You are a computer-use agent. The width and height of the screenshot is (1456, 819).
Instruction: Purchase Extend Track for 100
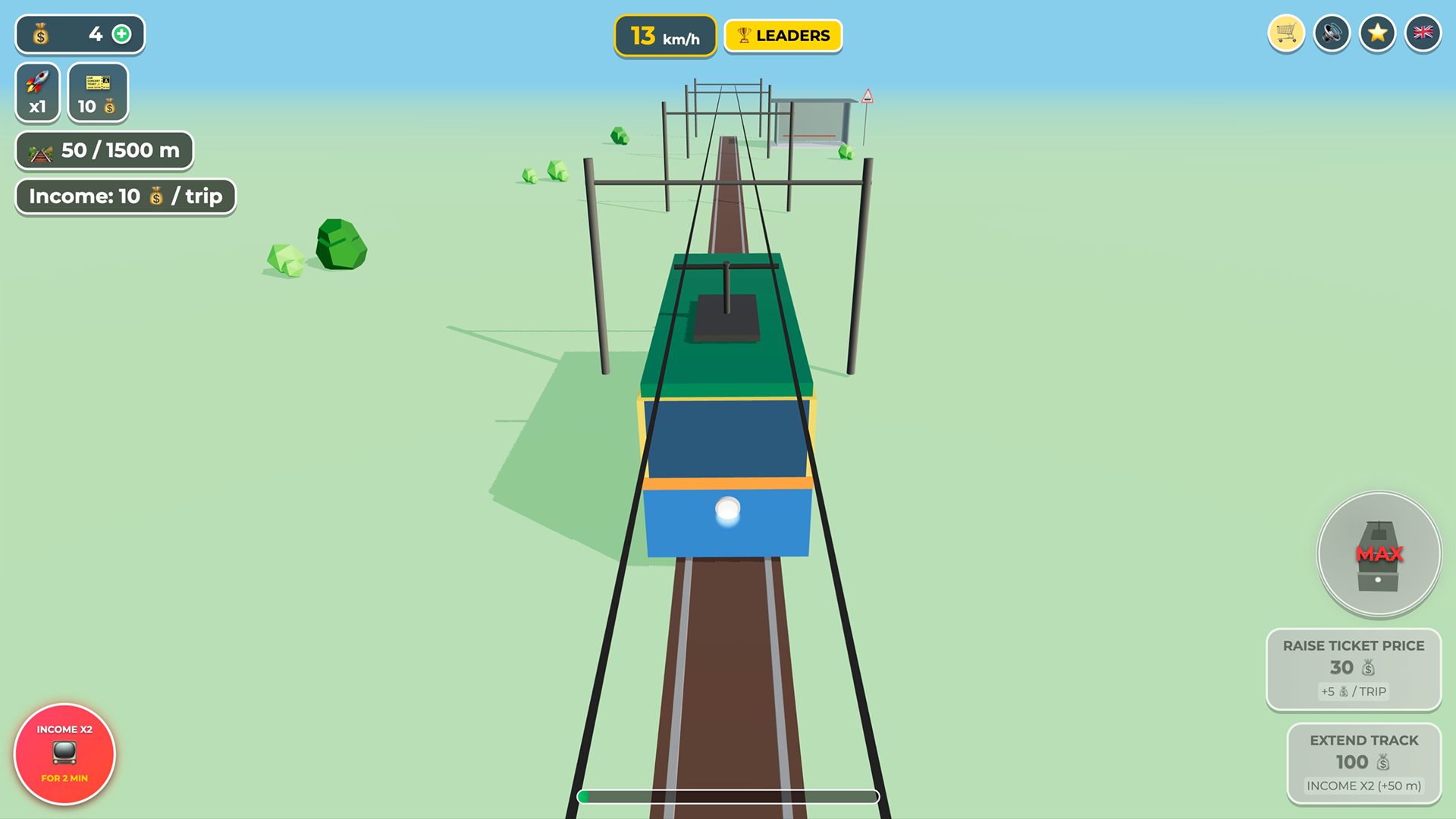(x=1363, y=763)
